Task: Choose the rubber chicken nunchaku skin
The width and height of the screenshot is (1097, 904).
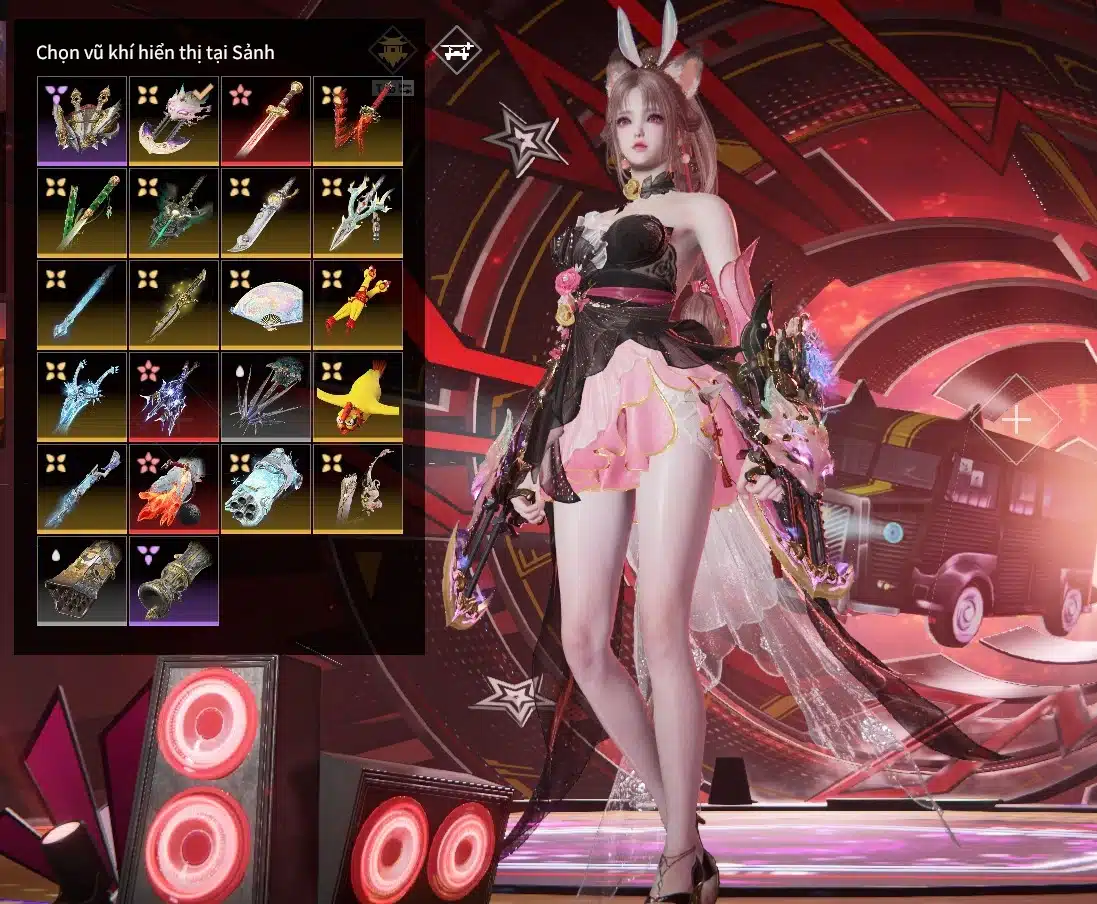Action: click(358, 304)
